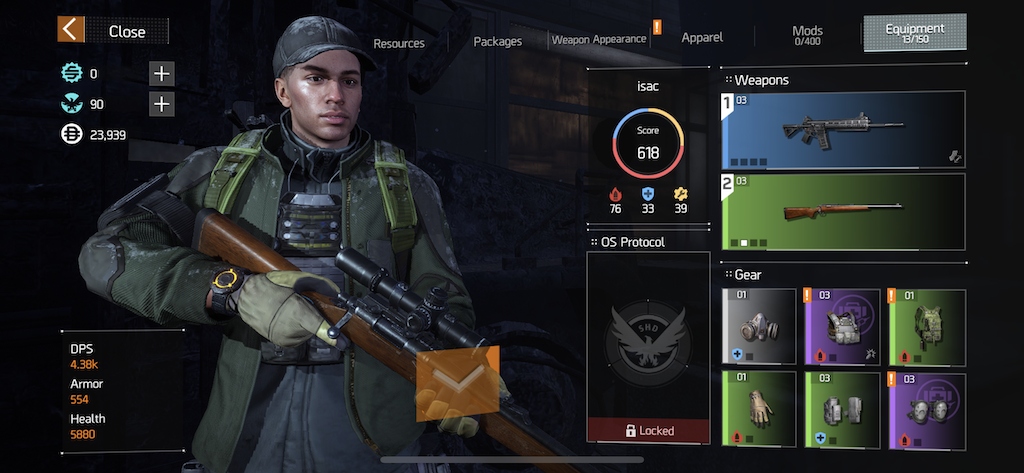This screenshot has width=1024, height=473.
Task: Open the Apparel tab
Action: [702, 37]
